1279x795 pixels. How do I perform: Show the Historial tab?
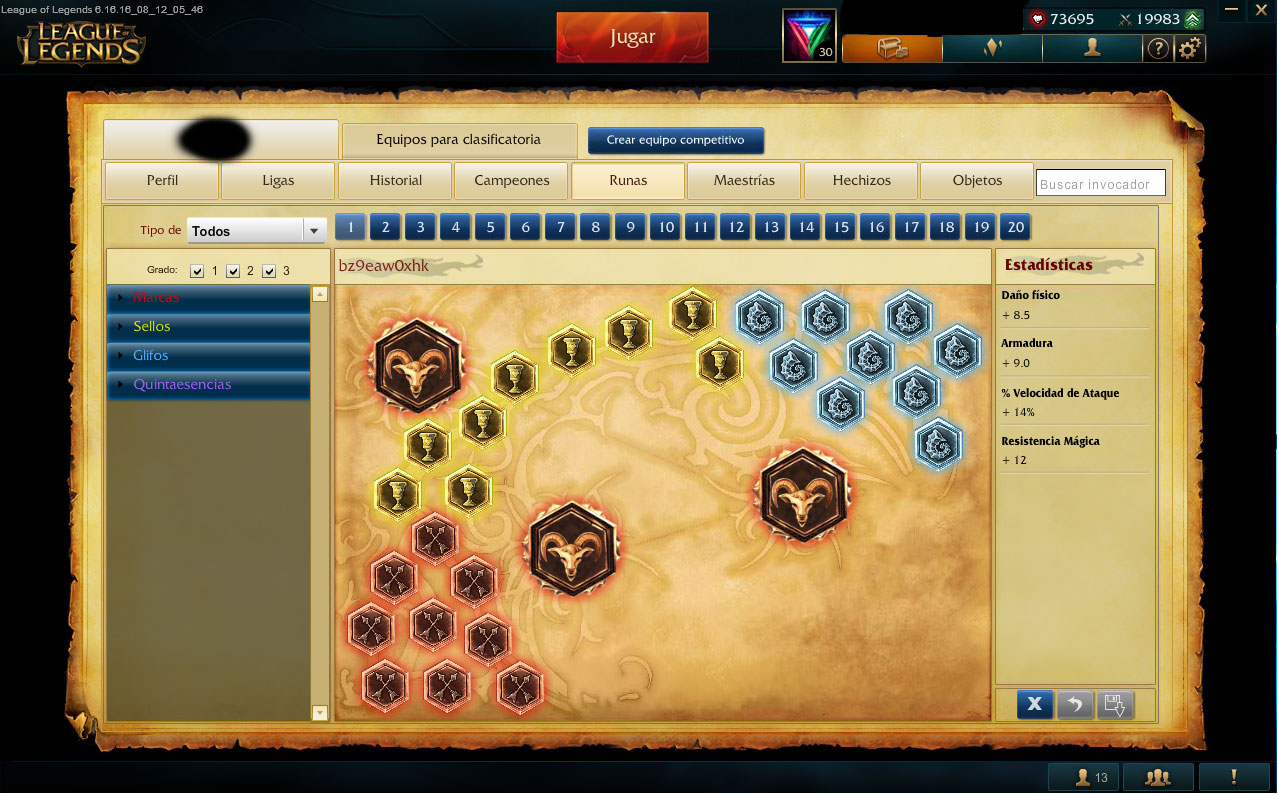click(396, 181)
